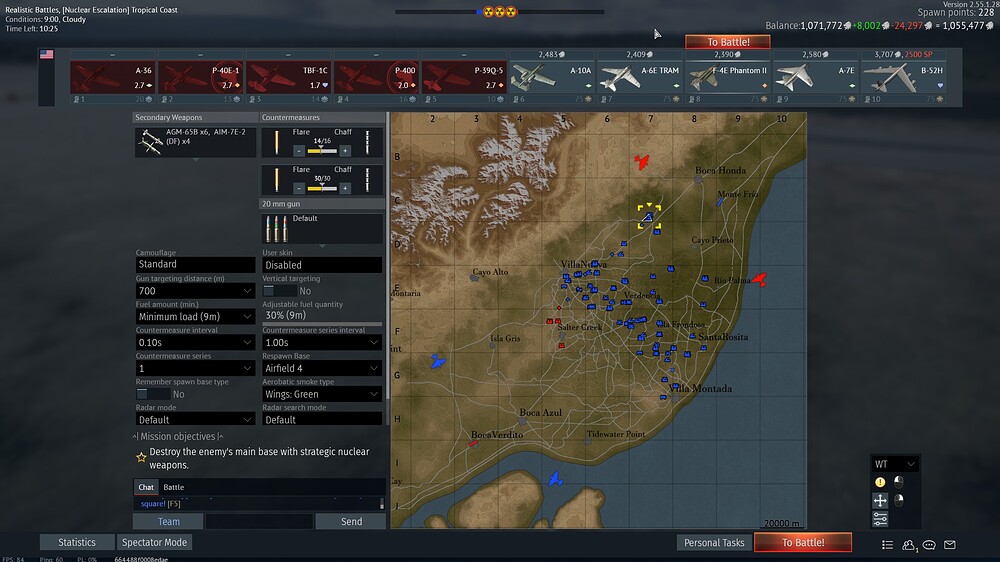Screen dimensions: 1000x562
Task: Open Personal Tasks
Action: (x=714, y=542)
